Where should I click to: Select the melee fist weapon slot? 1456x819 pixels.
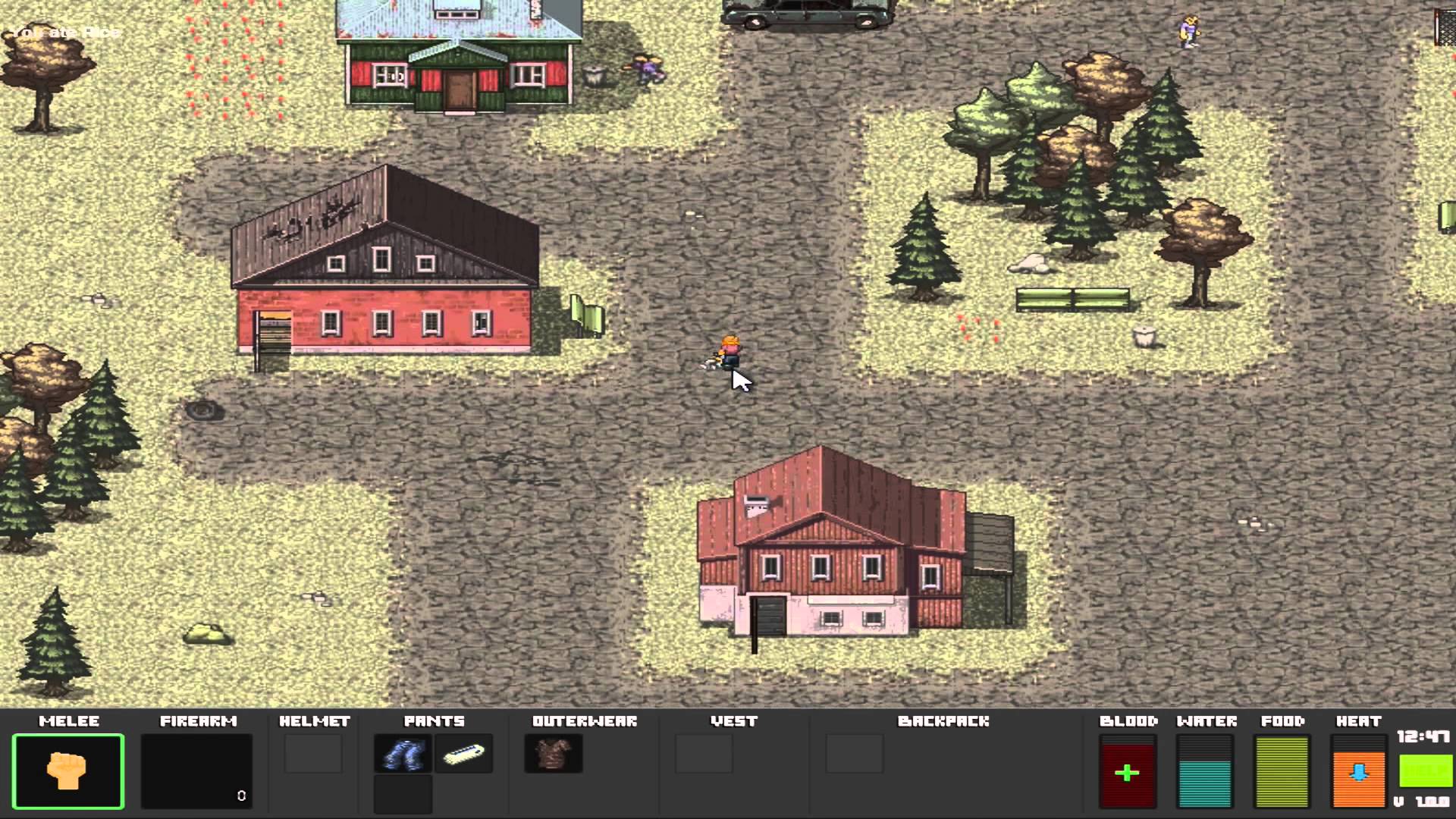(x=67, y=770)
